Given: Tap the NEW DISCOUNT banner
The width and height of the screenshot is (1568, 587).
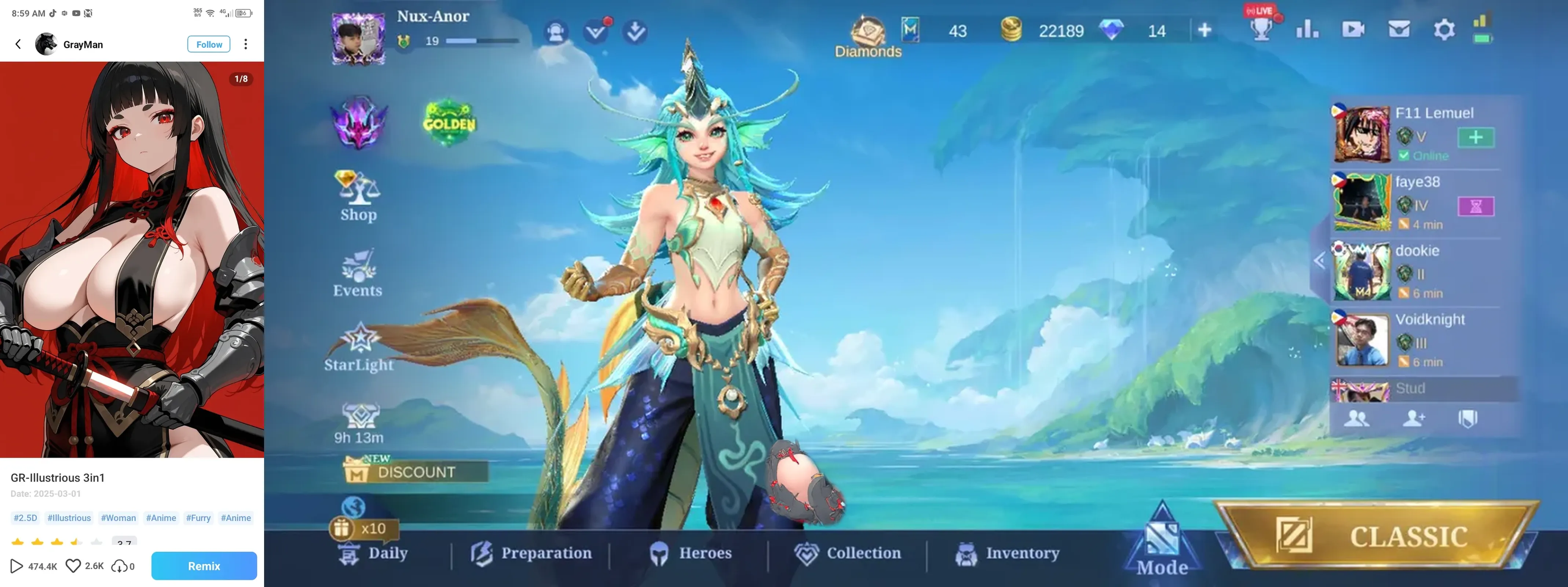Looking at the screenshot, I should pos(416,471).
